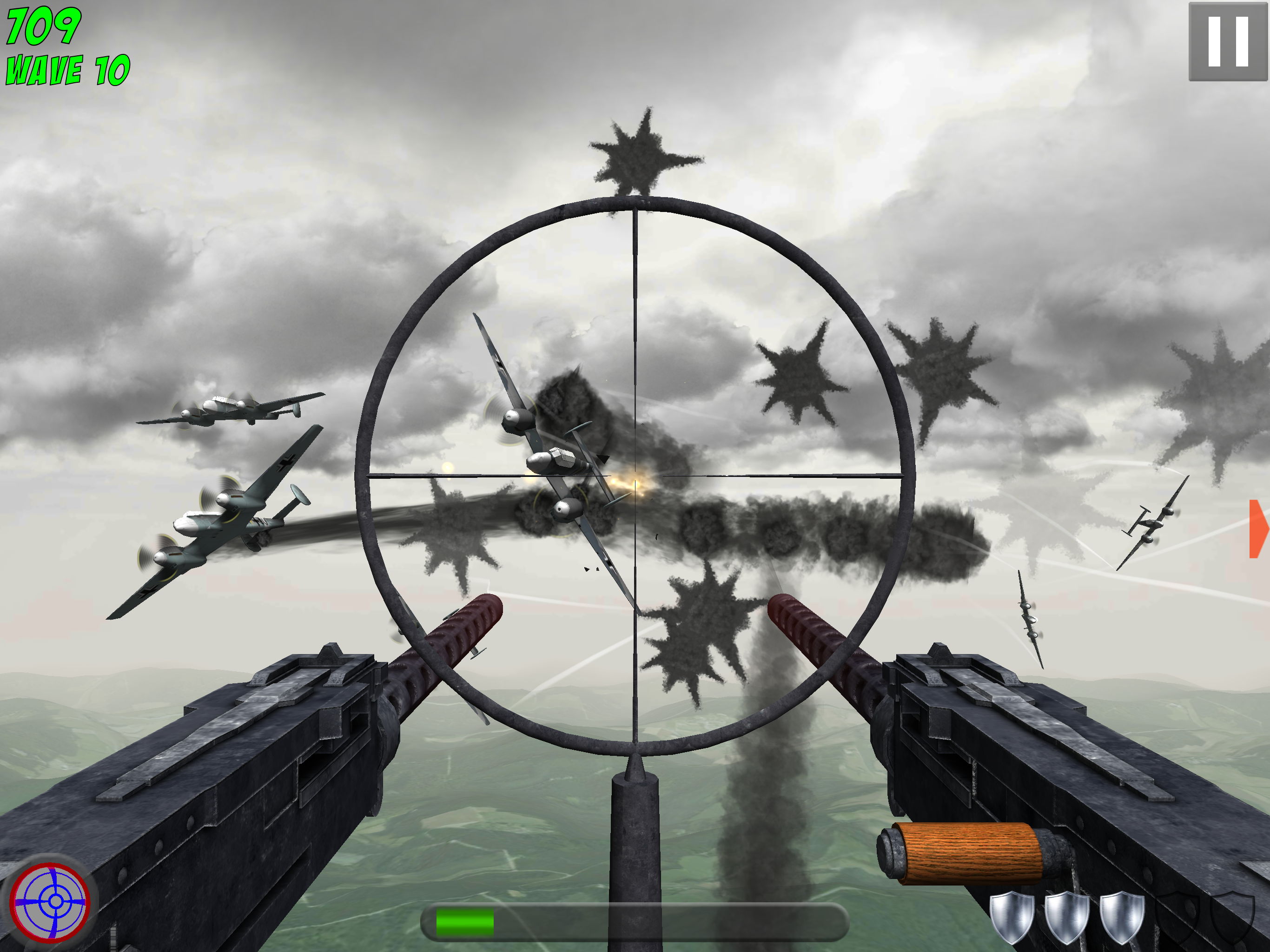Tap the second silver shield icon
The height and width of the screenshot is (952, 1270).
click(x=1066, y=919)
